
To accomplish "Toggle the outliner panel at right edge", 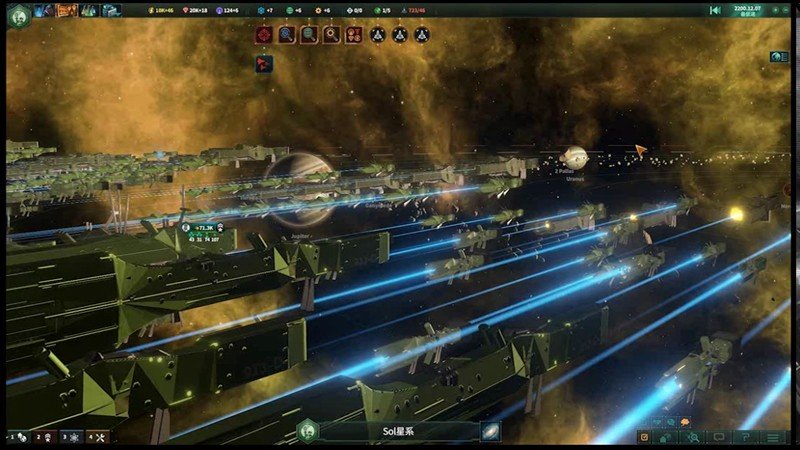I will [778, 57].
